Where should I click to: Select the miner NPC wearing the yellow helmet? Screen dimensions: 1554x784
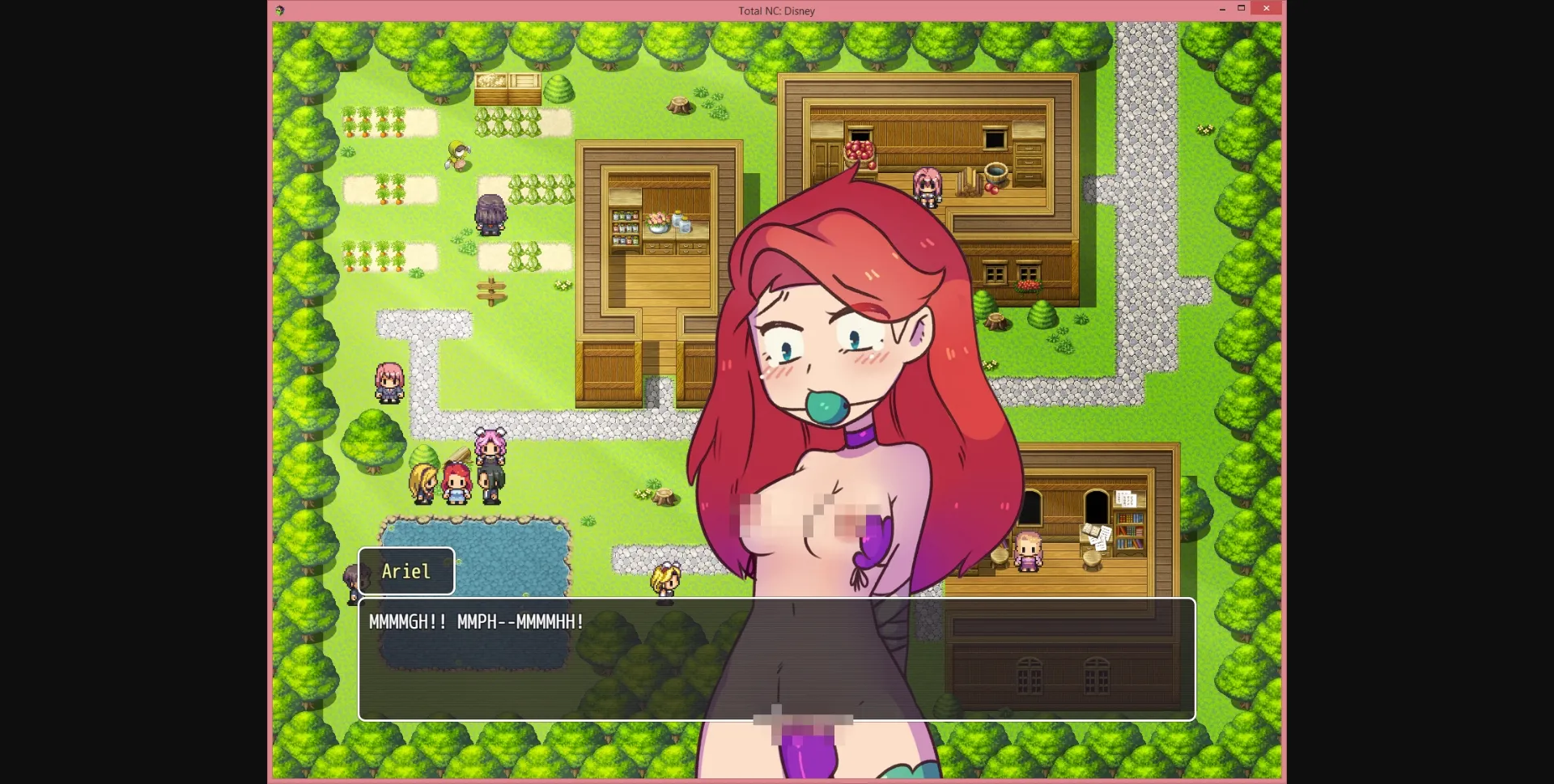tap(457, 156)
